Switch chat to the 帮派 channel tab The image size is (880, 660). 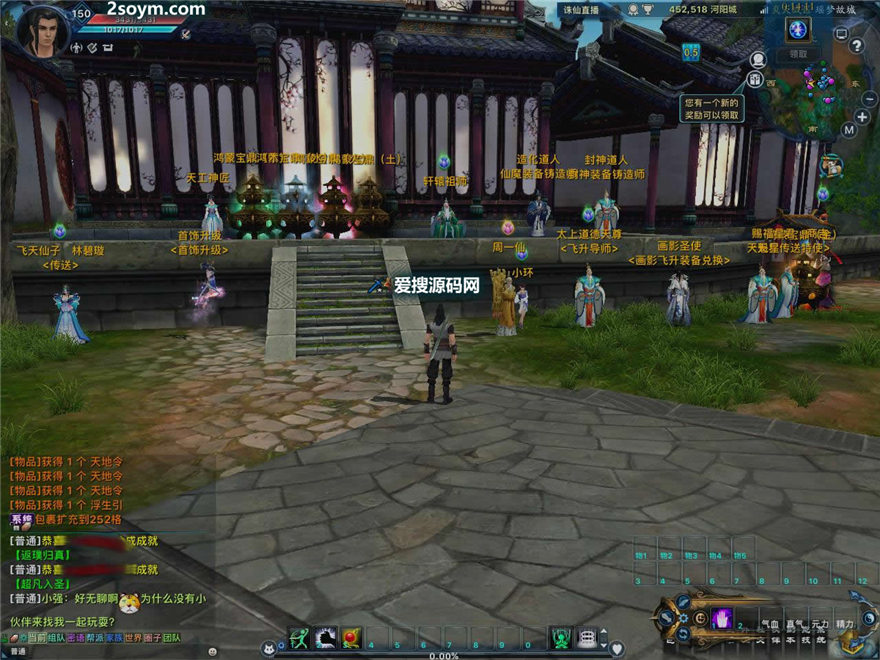coord(94,638)
